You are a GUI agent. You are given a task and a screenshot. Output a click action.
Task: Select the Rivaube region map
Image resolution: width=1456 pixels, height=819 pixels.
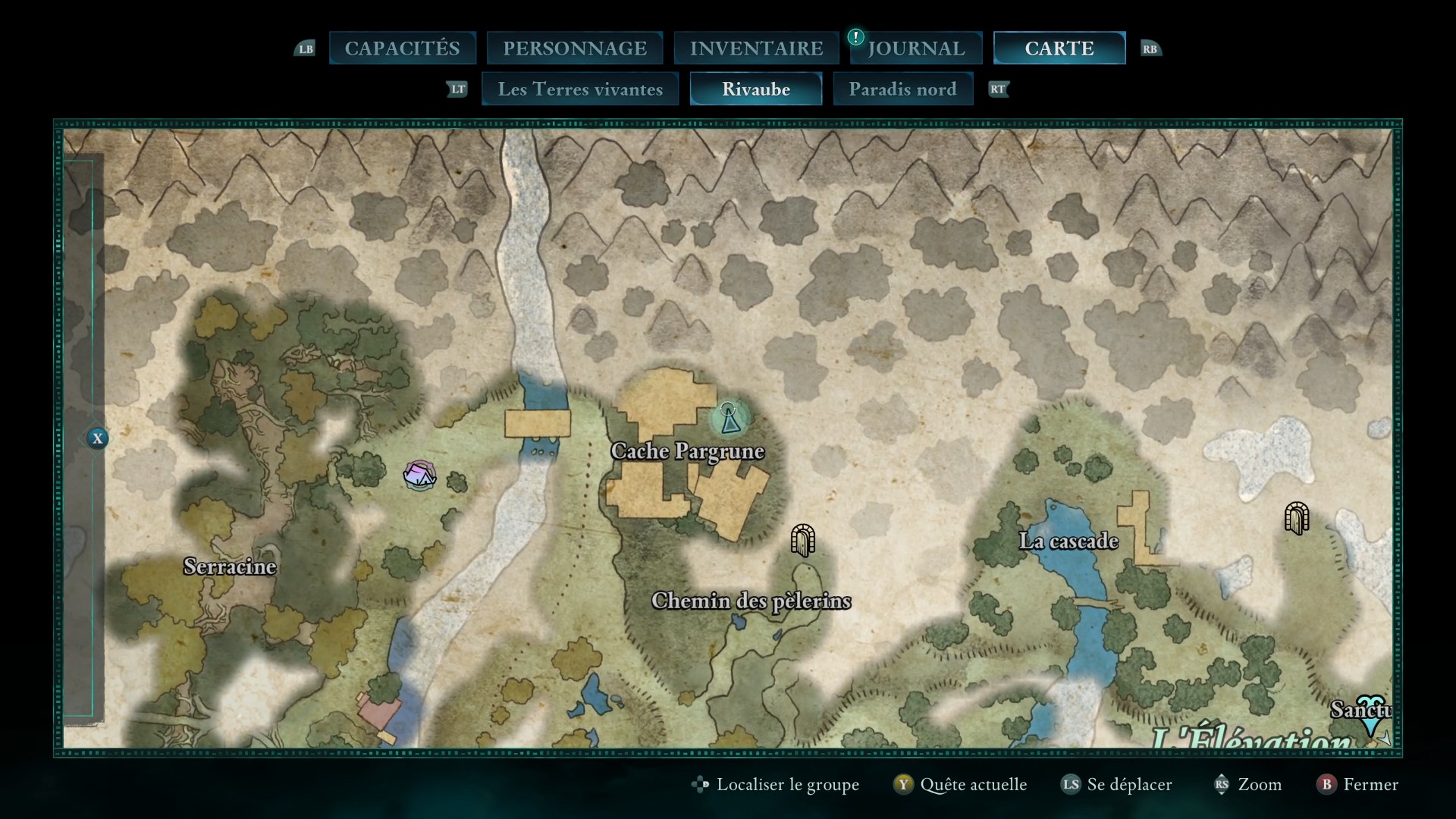(756, 89)
